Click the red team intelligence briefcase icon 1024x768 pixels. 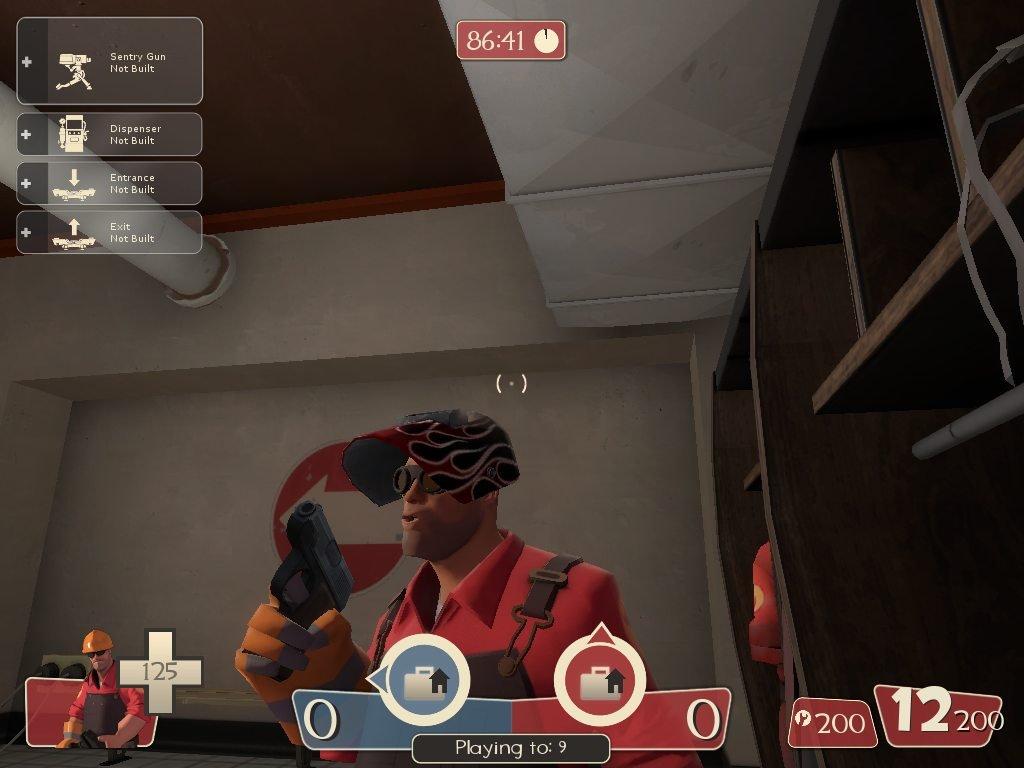[x=598, y=681]
